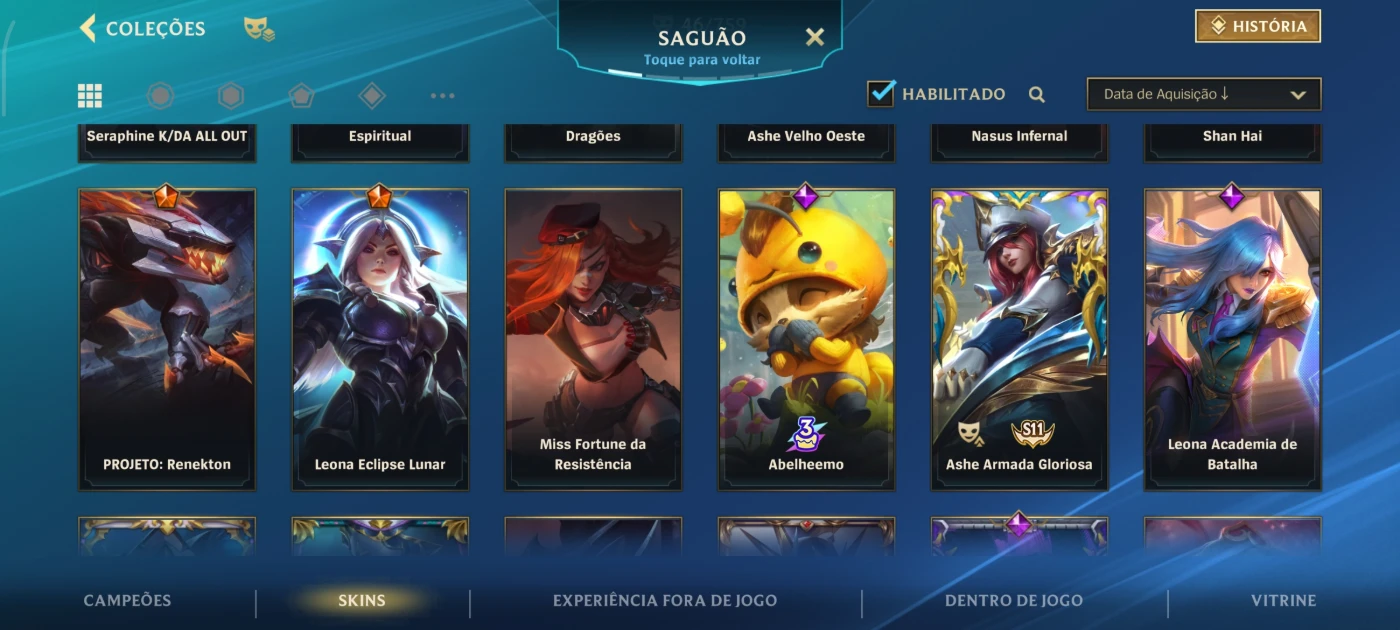The width and height of the screenshot is (1400, 630).
Task: Toggle the Habilitado checkbox
Action: coord(881,94)
